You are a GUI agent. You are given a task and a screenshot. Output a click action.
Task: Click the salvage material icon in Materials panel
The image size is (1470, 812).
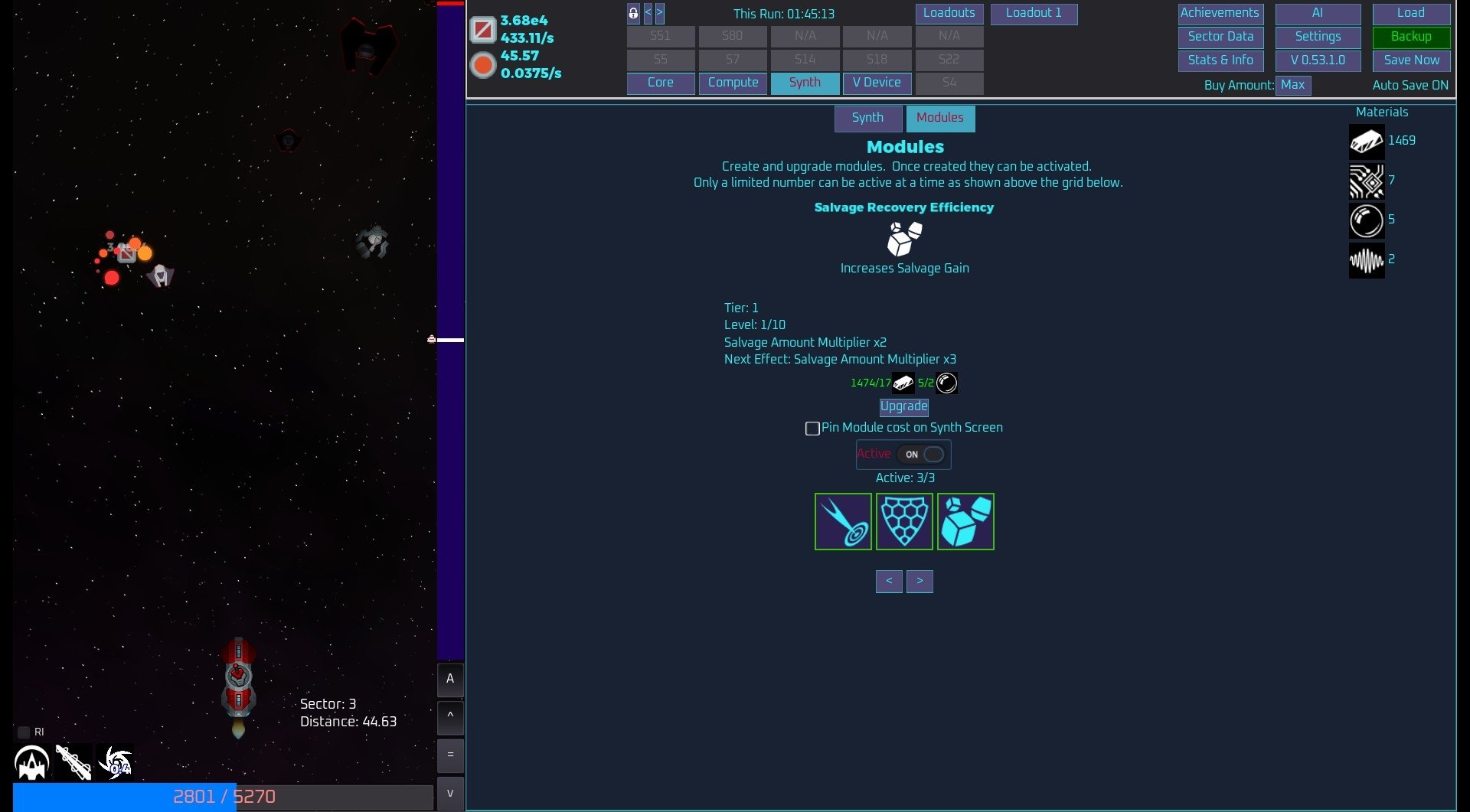point(1367,141)
